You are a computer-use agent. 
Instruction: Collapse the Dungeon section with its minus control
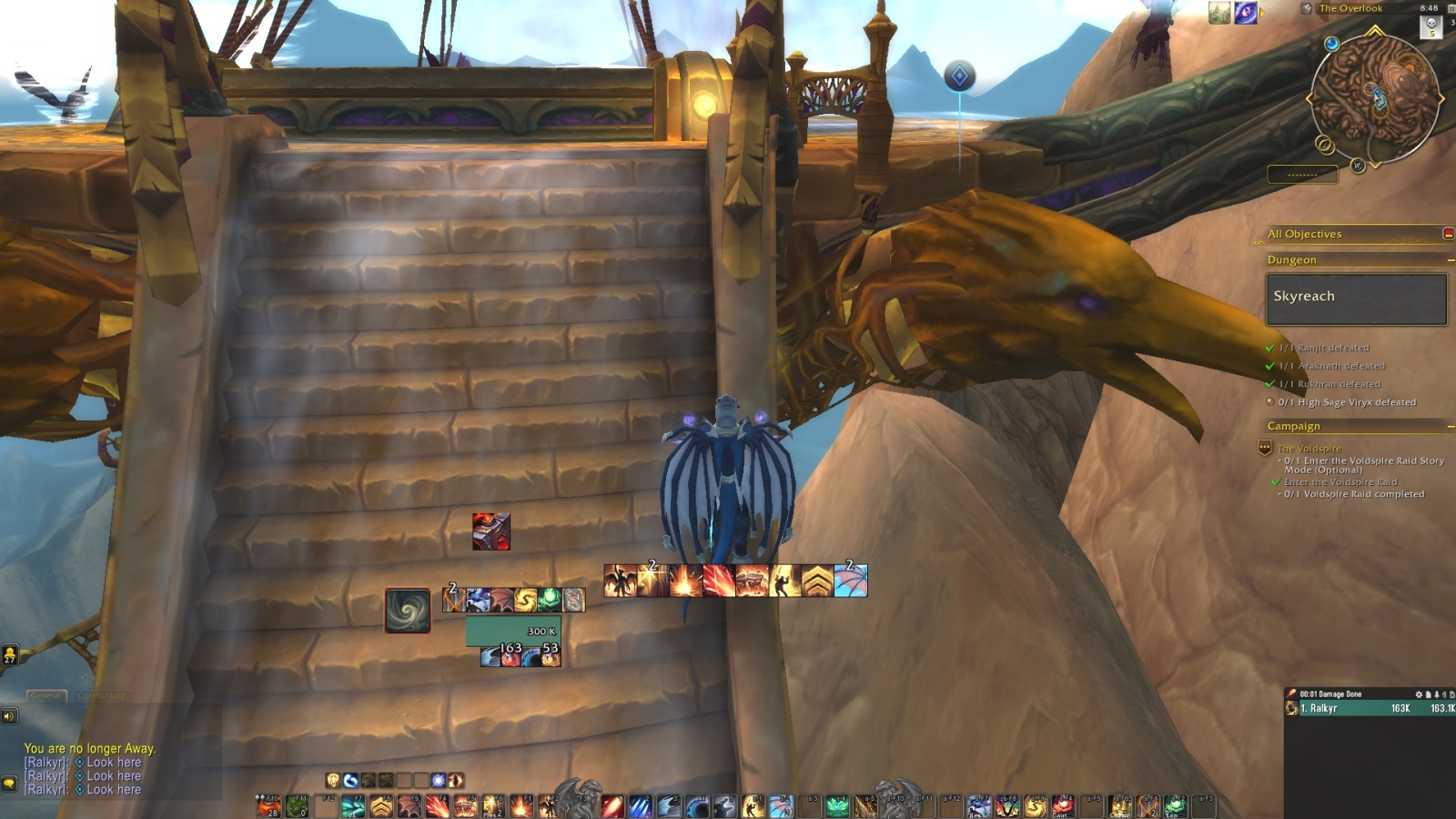tap(1450, 259)
